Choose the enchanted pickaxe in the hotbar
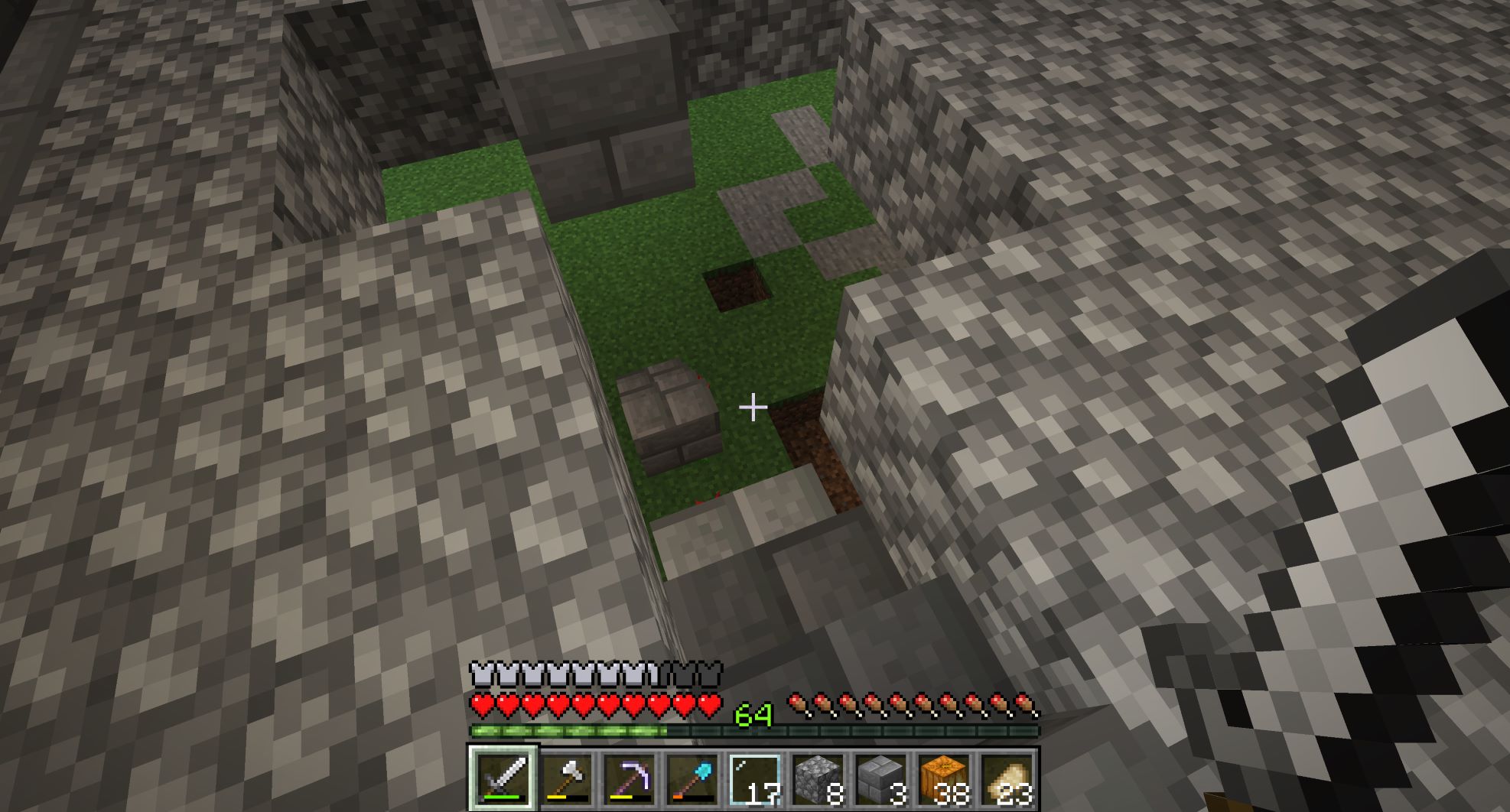This screenshot has width=1510, height=812. (630, 778)
